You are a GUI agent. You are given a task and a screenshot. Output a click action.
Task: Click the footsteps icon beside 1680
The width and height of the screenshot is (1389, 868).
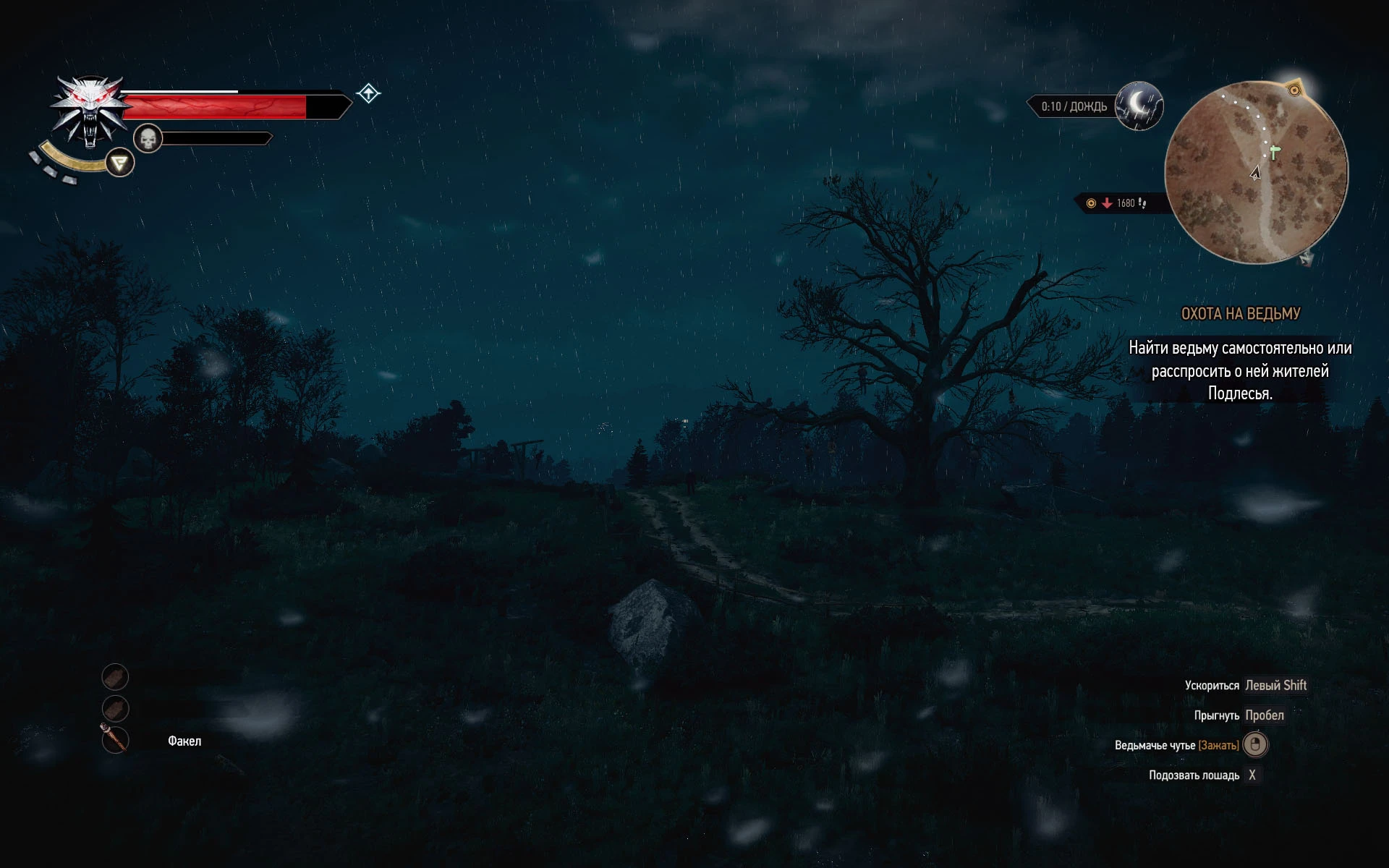pos(1142,203)
